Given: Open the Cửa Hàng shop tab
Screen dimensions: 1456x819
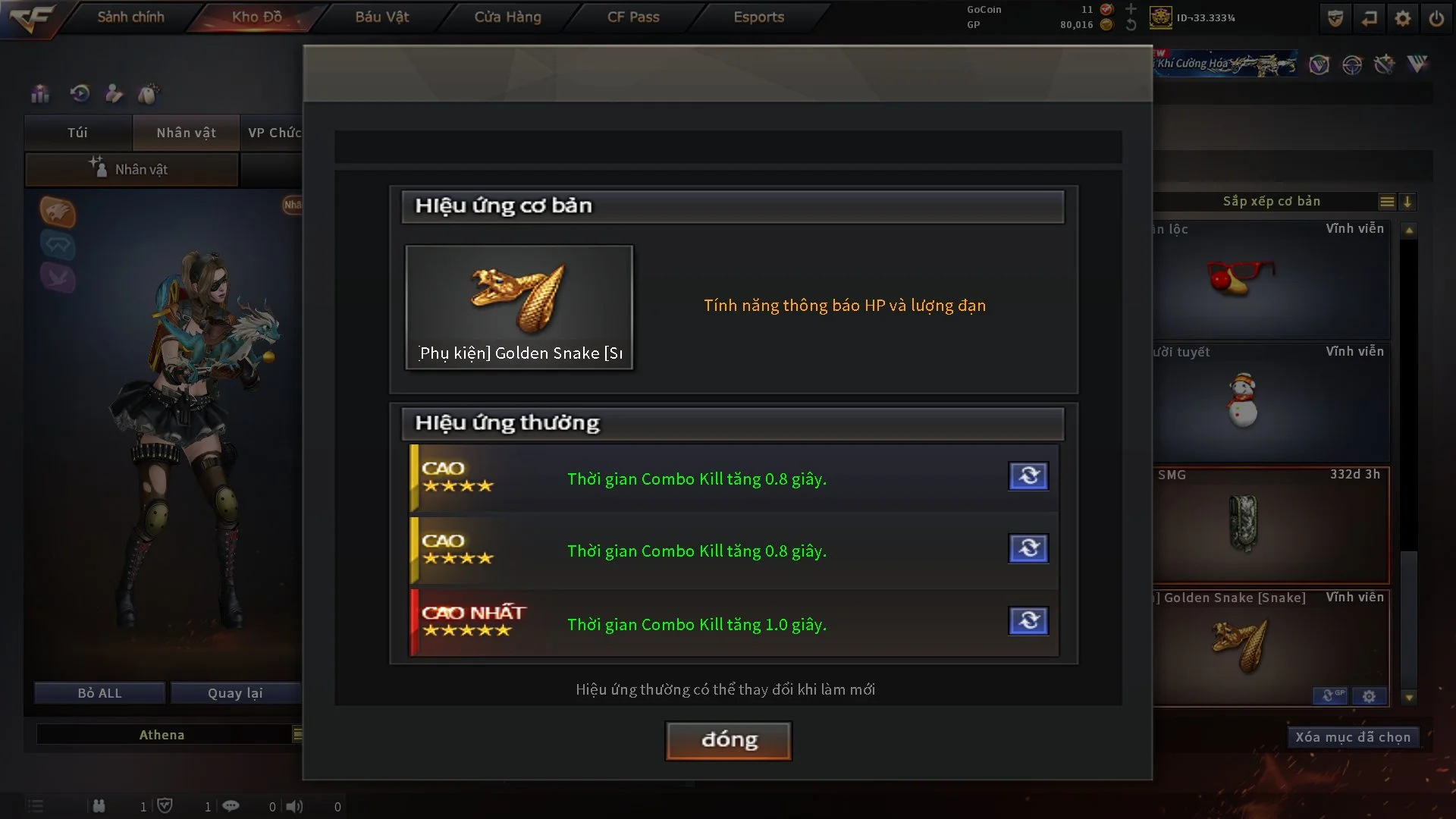Looking at the screenshot, I should click(x=507, y=17).
